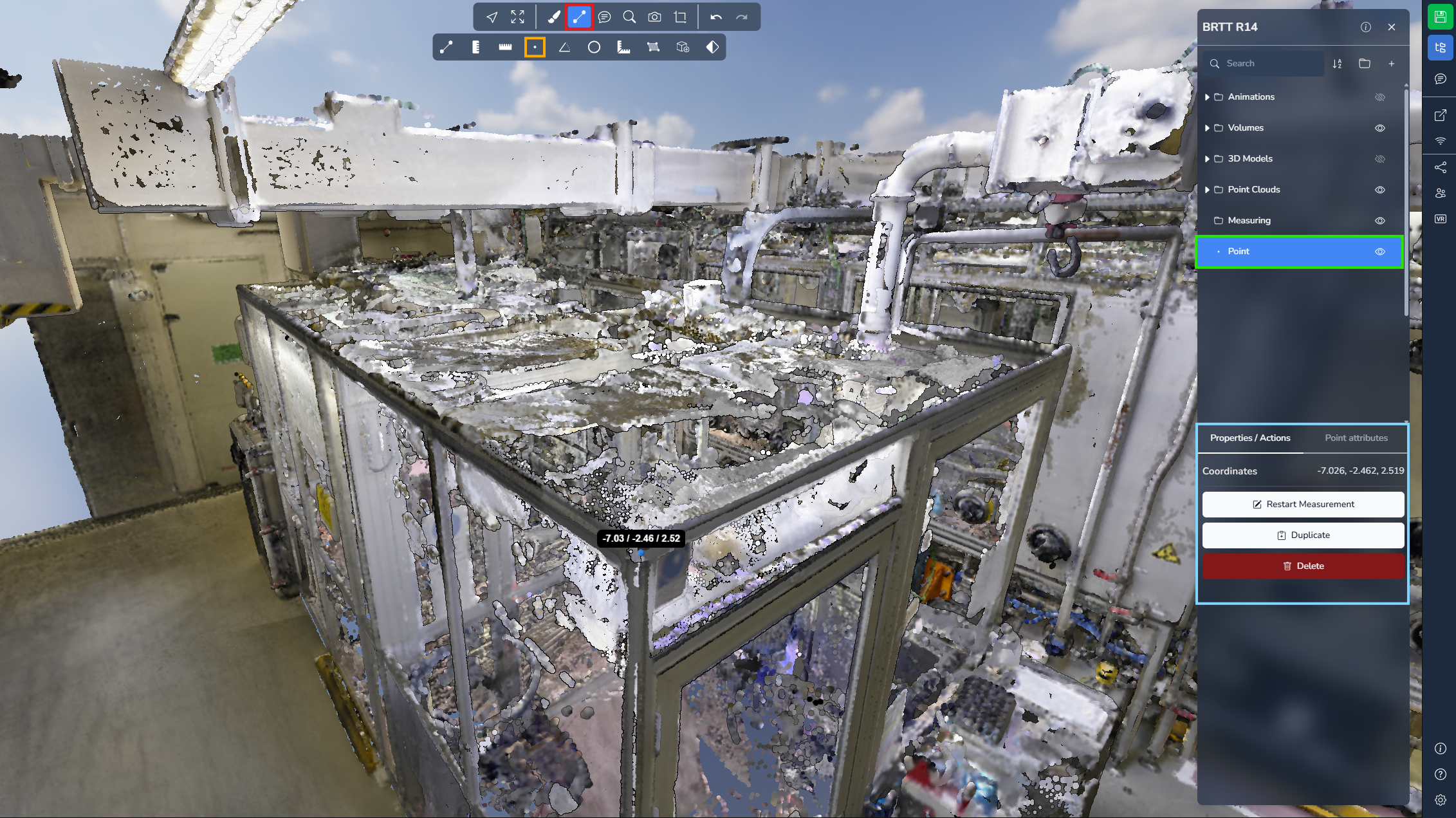Select the Volumes folder row

[1246, 127]
